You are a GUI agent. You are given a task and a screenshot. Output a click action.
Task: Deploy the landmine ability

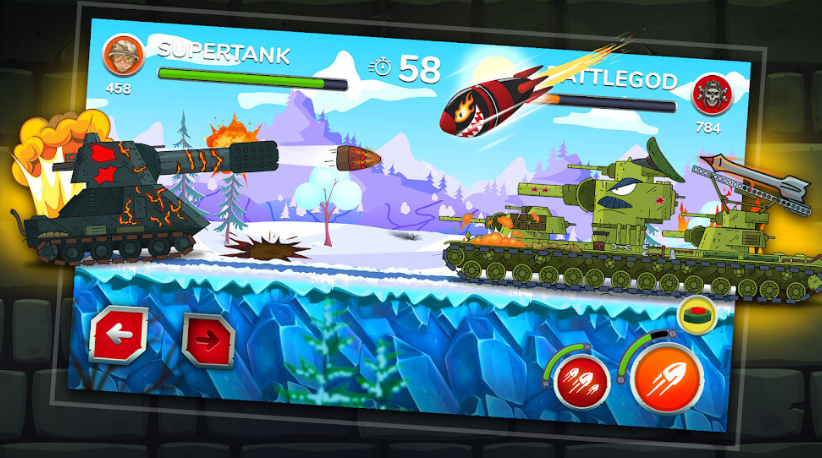(698, 315)
